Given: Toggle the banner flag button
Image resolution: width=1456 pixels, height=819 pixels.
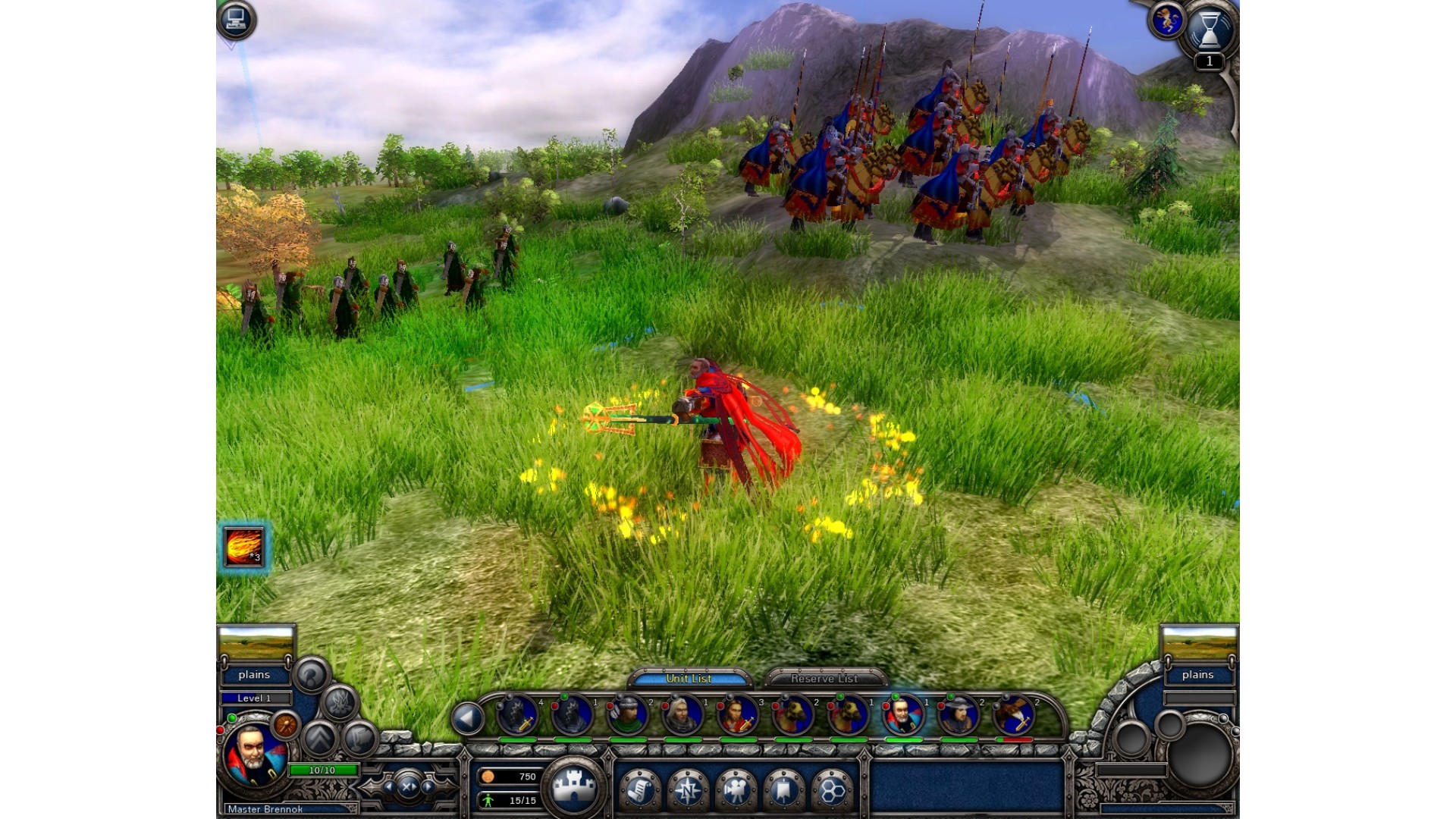Looking at the screenshot, I should pos(783,791).
